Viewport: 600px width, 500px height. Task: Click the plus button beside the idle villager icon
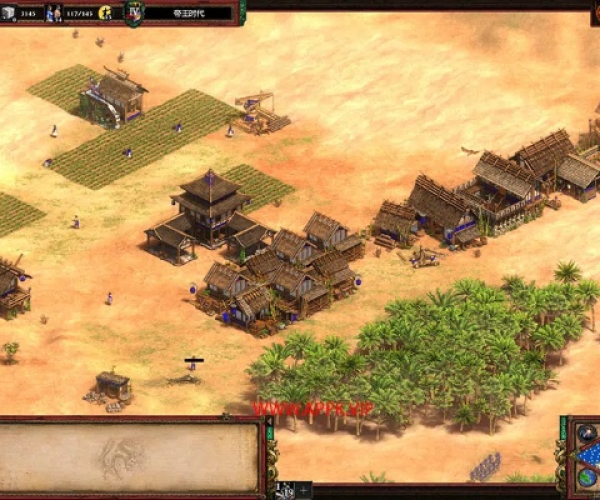click(303, 490)
